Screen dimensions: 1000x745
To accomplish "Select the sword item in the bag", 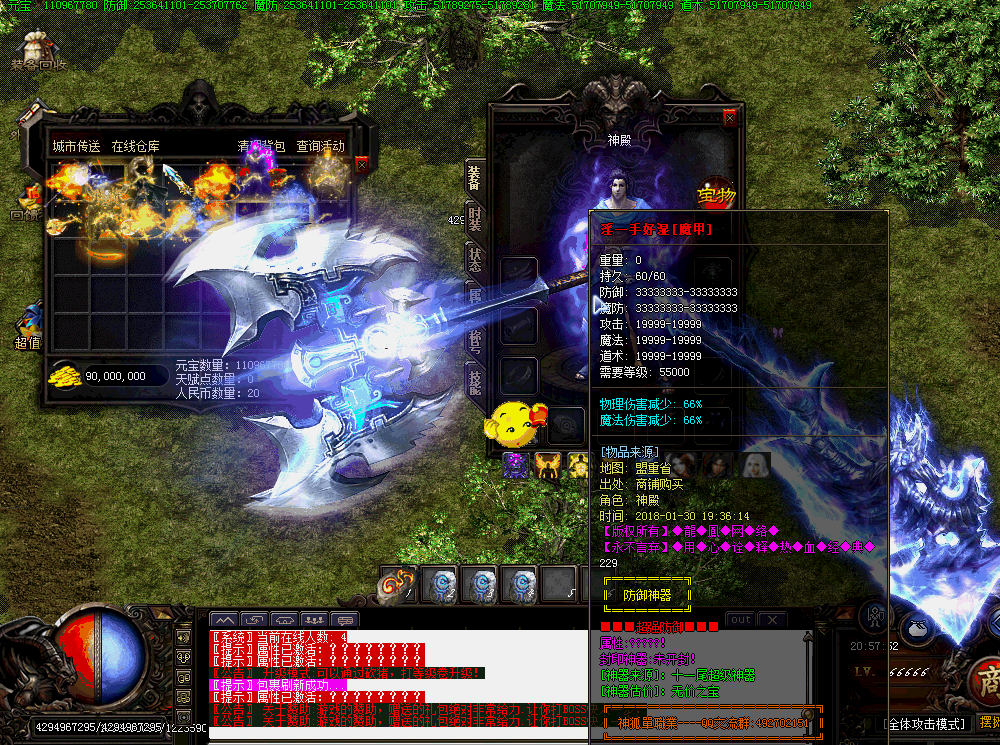I will 179,180.
